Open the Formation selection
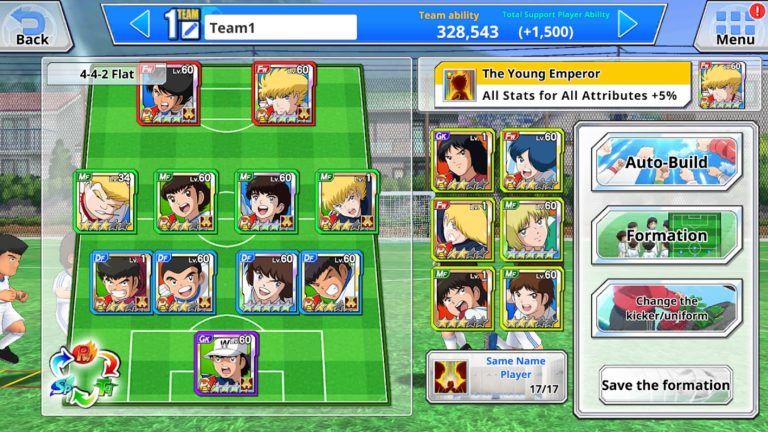The image size is (768, 432). [x=666, y=236]
